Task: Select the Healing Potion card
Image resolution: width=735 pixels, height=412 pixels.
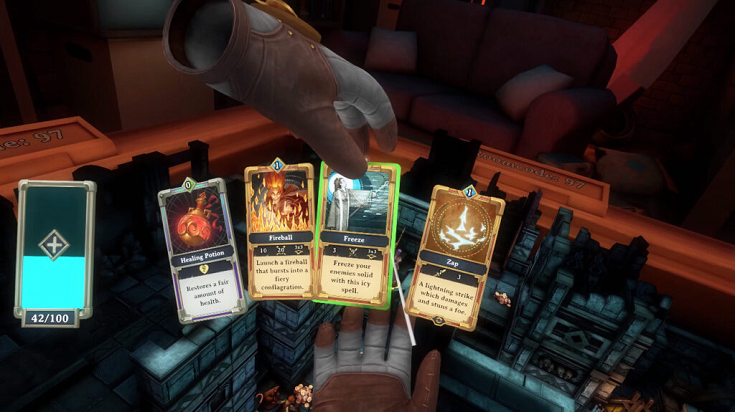Action: tap(203, 250)
